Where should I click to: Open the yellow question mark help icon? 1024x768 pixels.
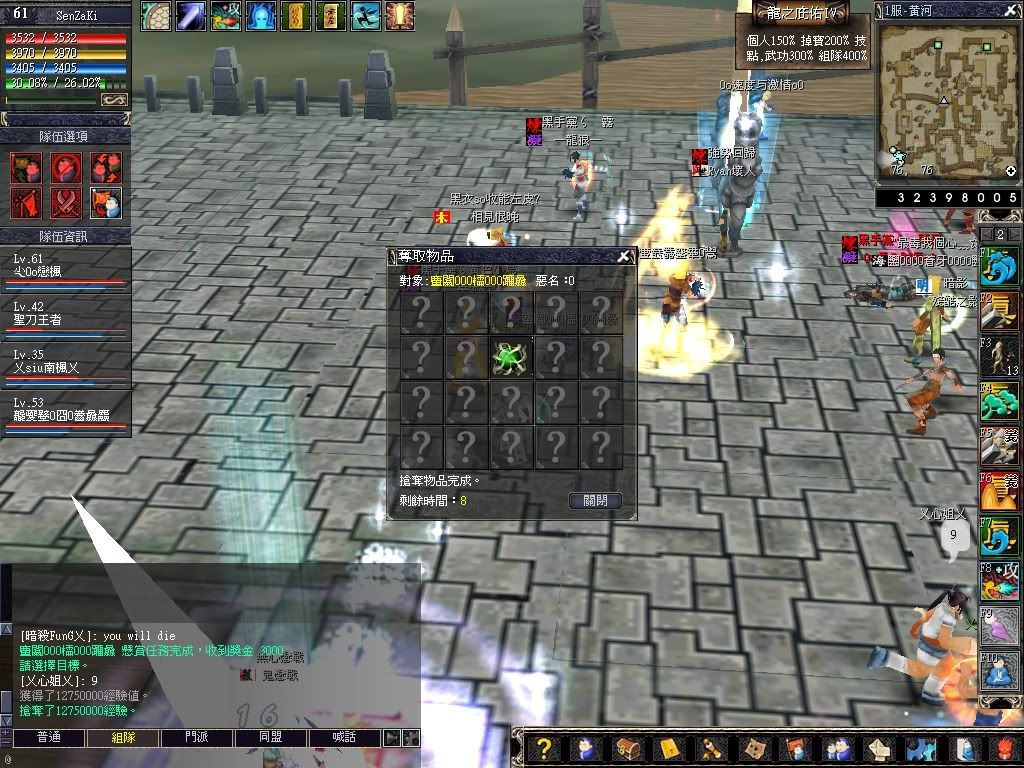click(x=542, y=748)
